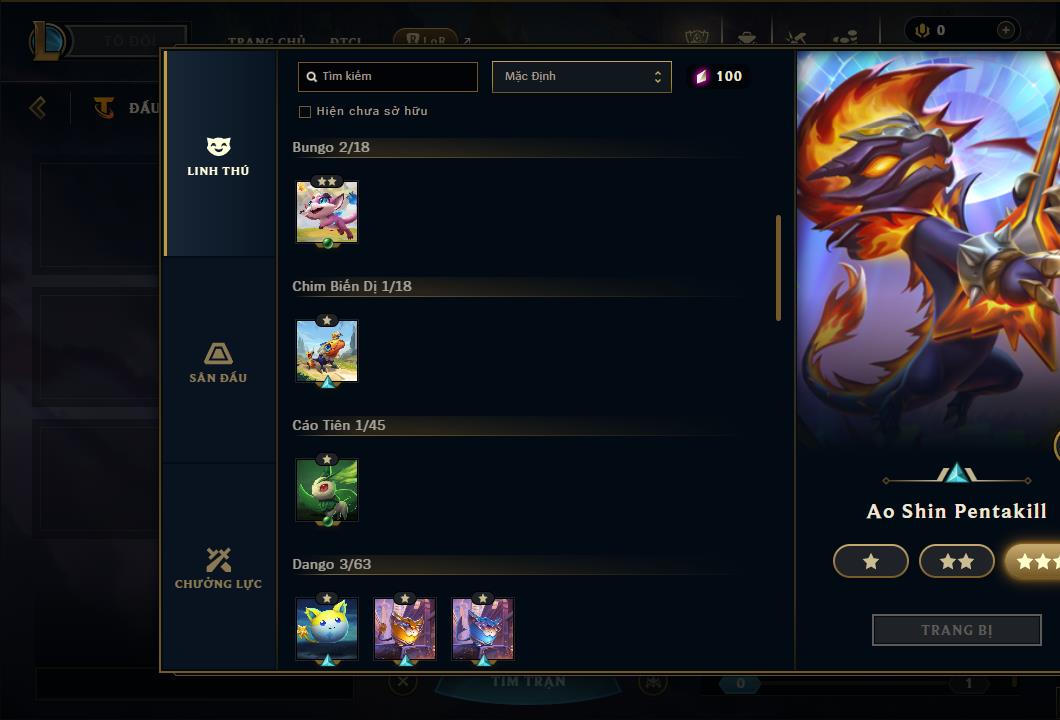Switch to the Linh Thú tab
Viewport: 1060px width, 720px height.
tap(218, 157)
